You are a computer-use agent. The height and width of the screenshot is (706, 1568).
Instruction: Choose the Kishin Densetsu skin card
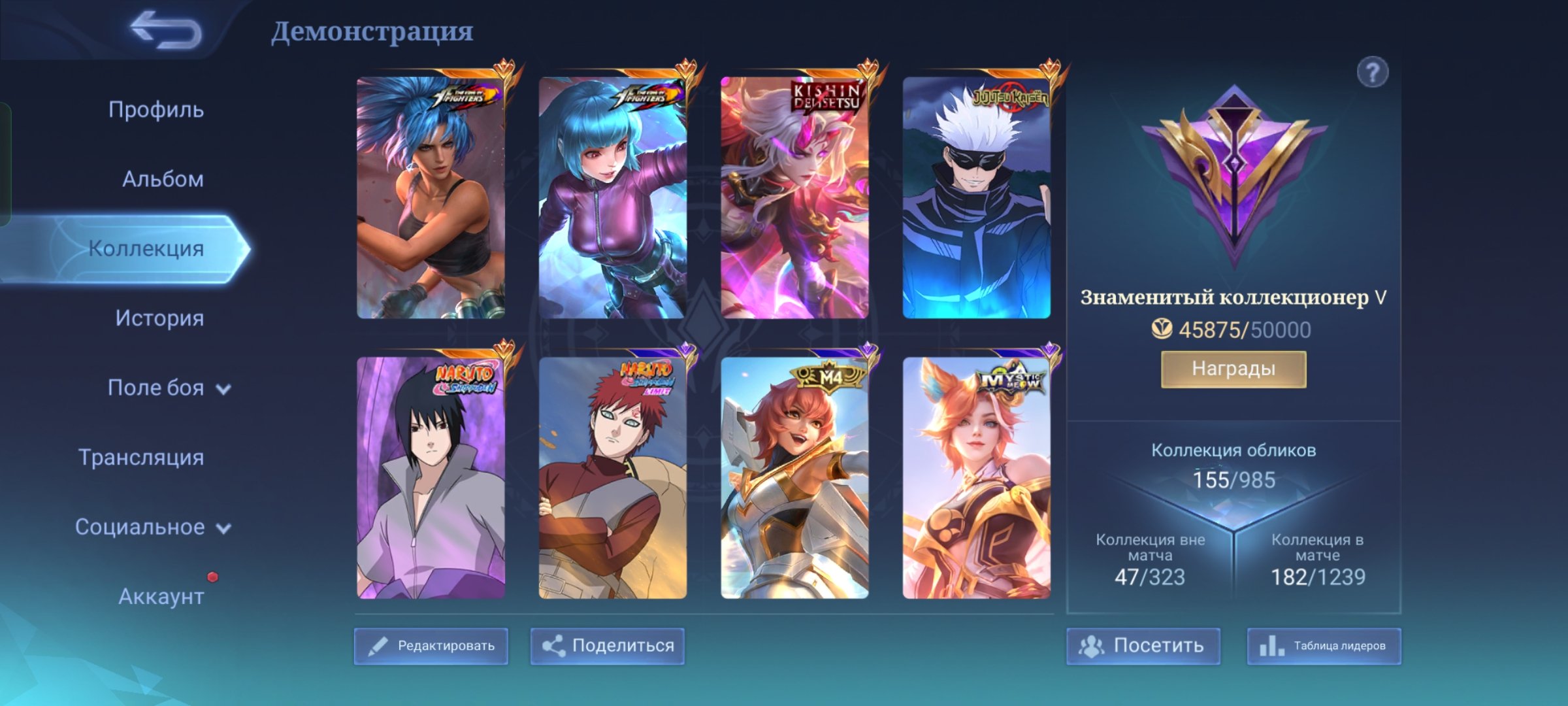(794, 197)
